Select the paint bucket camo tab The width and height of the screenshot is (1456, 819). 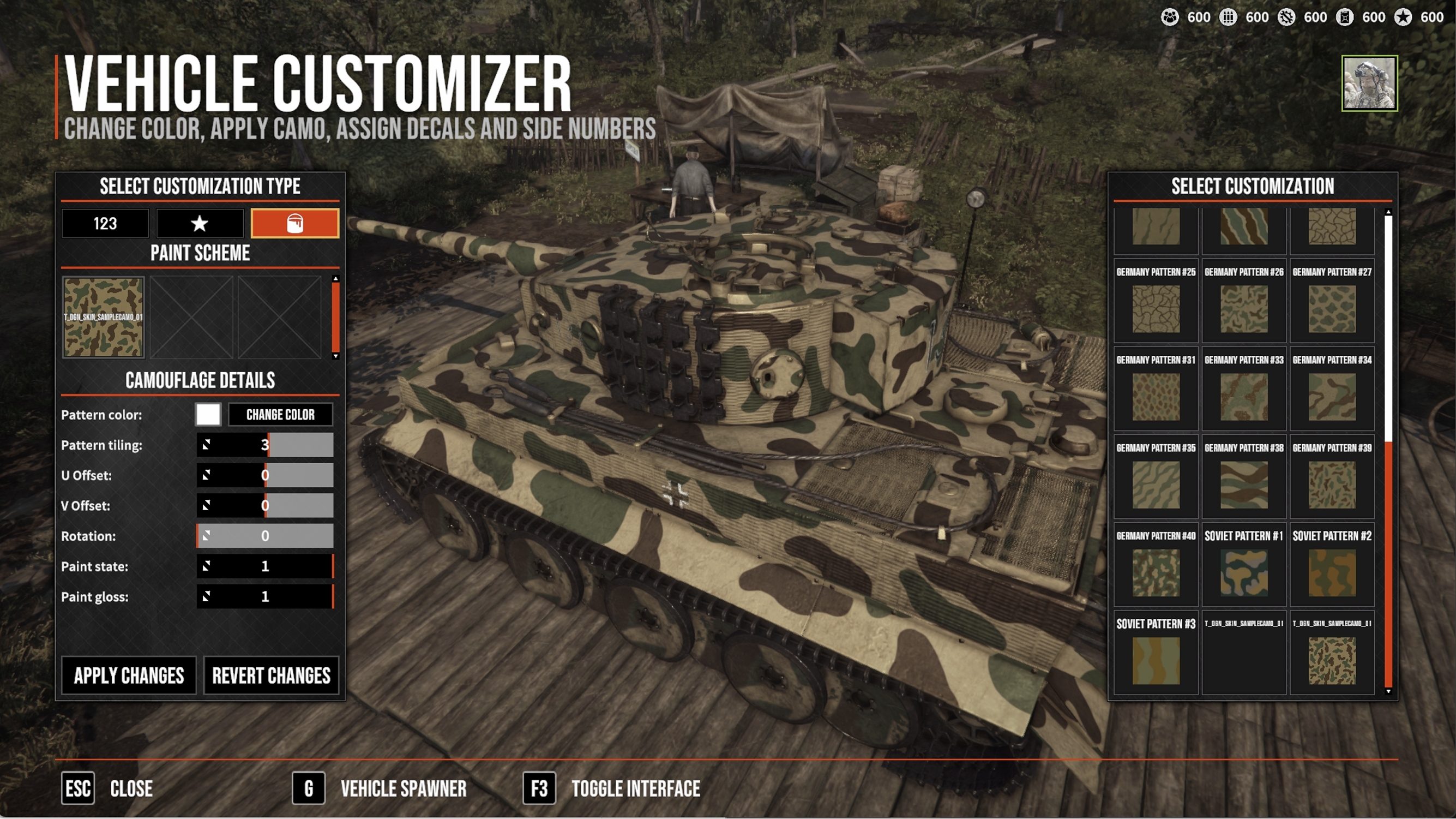point(294,223)
